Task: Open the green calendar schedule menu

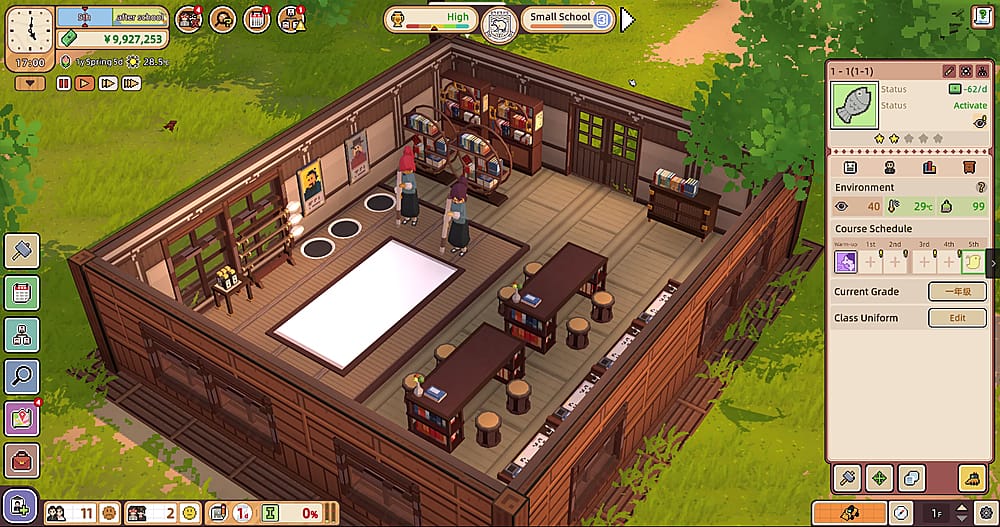Action: pyautogui.click(x=21, y=293)
